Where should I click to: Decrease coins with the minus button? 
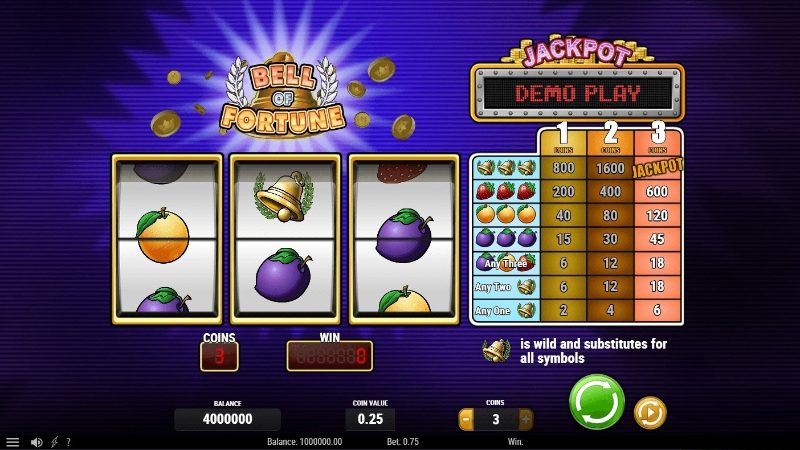tap(466, 419)
